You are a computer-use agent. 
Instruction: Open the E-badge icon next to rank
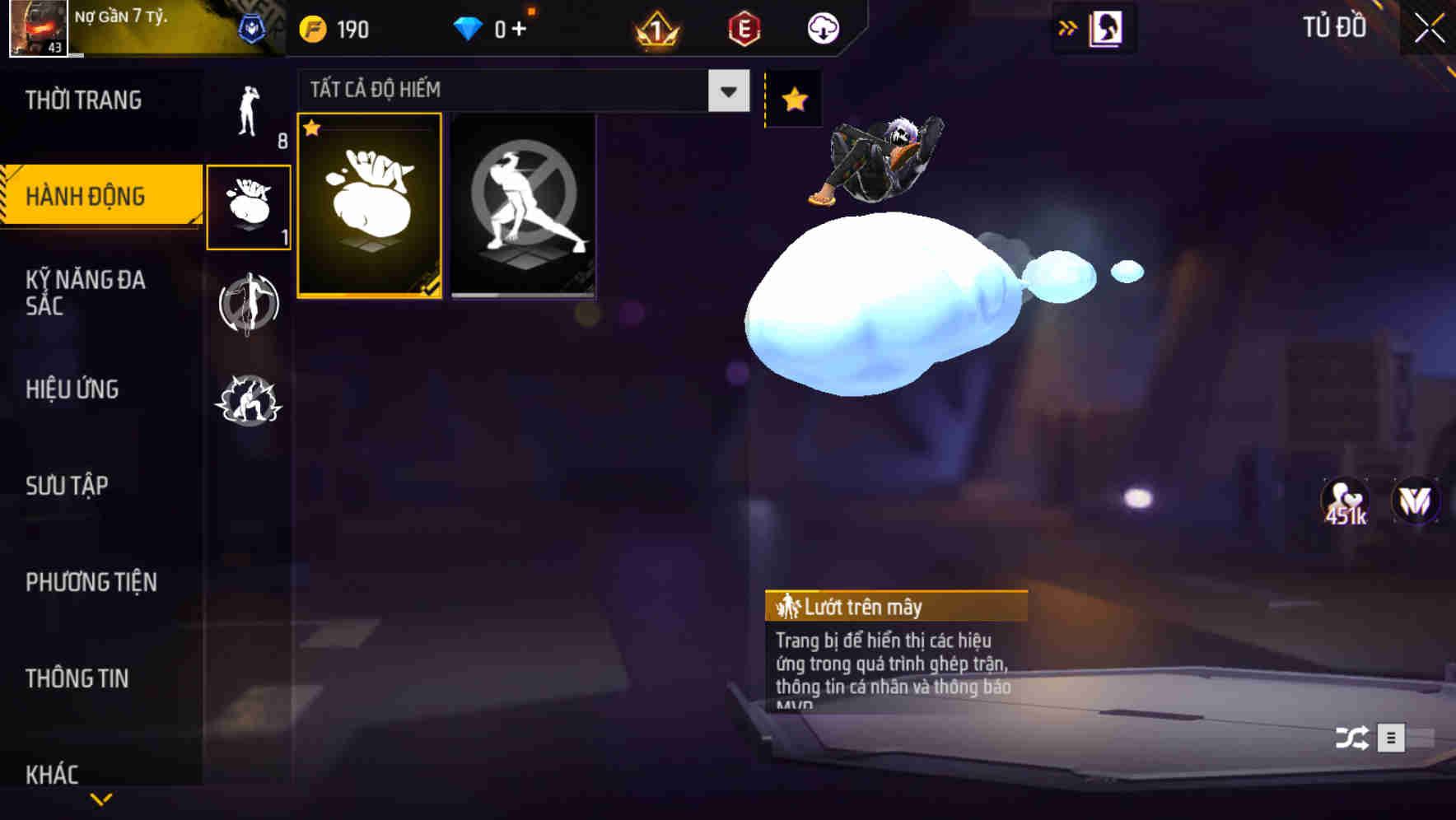coord(742,27)
